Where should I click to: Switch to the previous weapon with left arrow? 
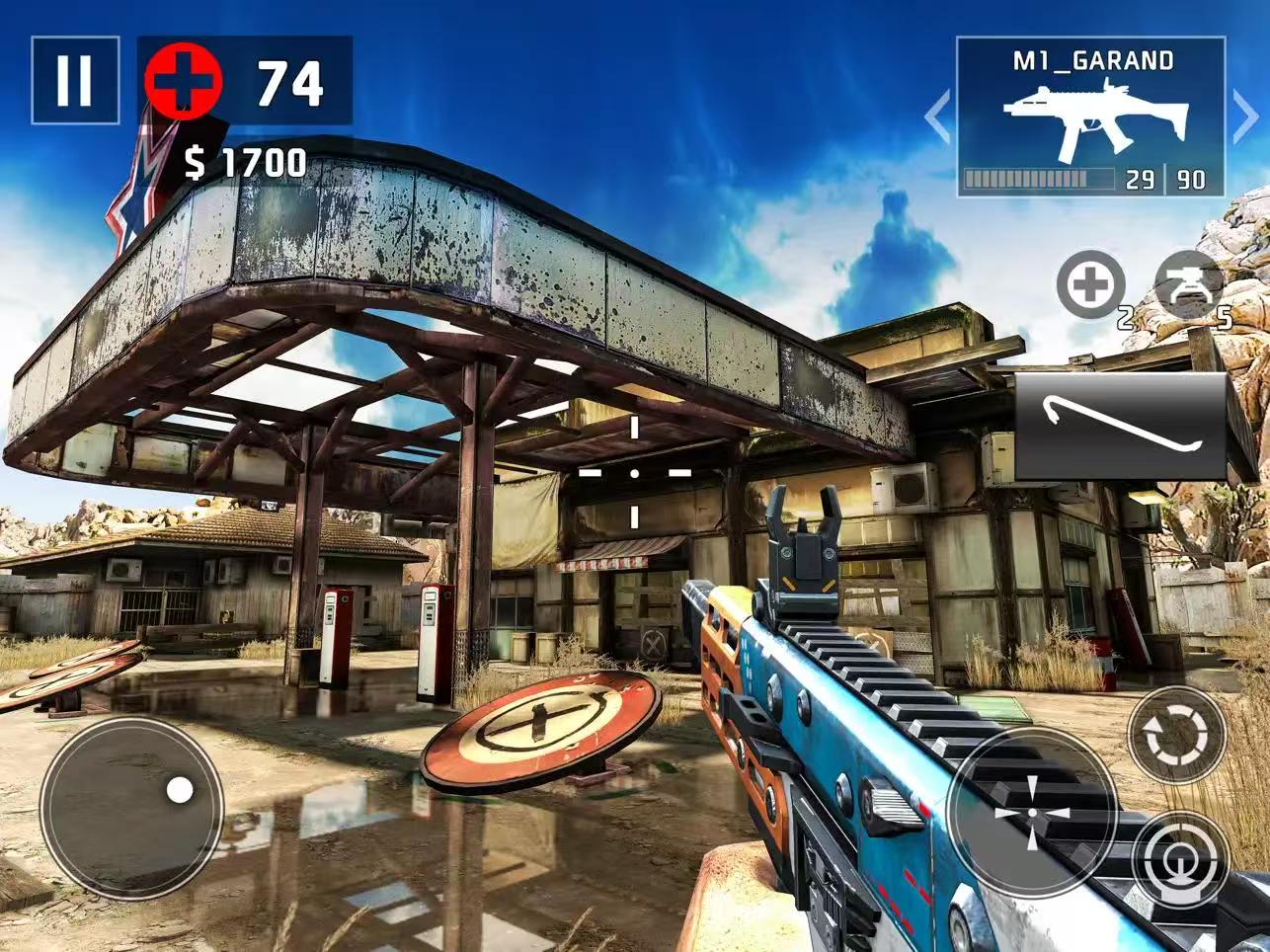tap(937, 117)
